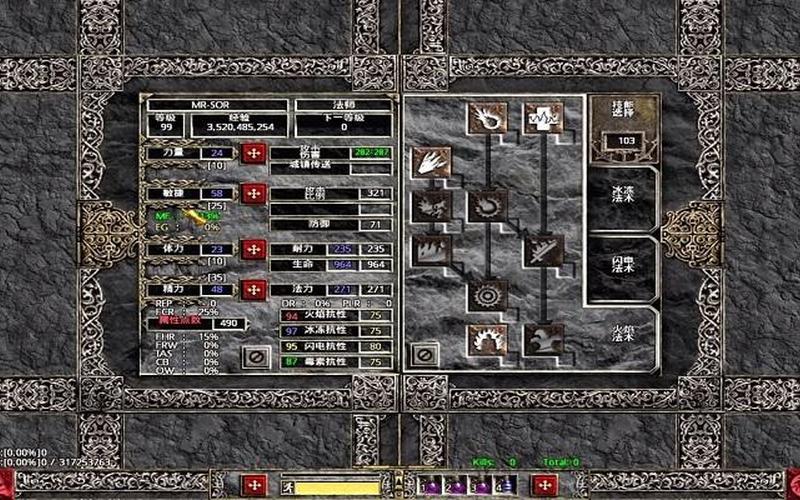
Task: Select the Enchant flaming sword skill
Action: pyautogui.click(x=543, y=250)
